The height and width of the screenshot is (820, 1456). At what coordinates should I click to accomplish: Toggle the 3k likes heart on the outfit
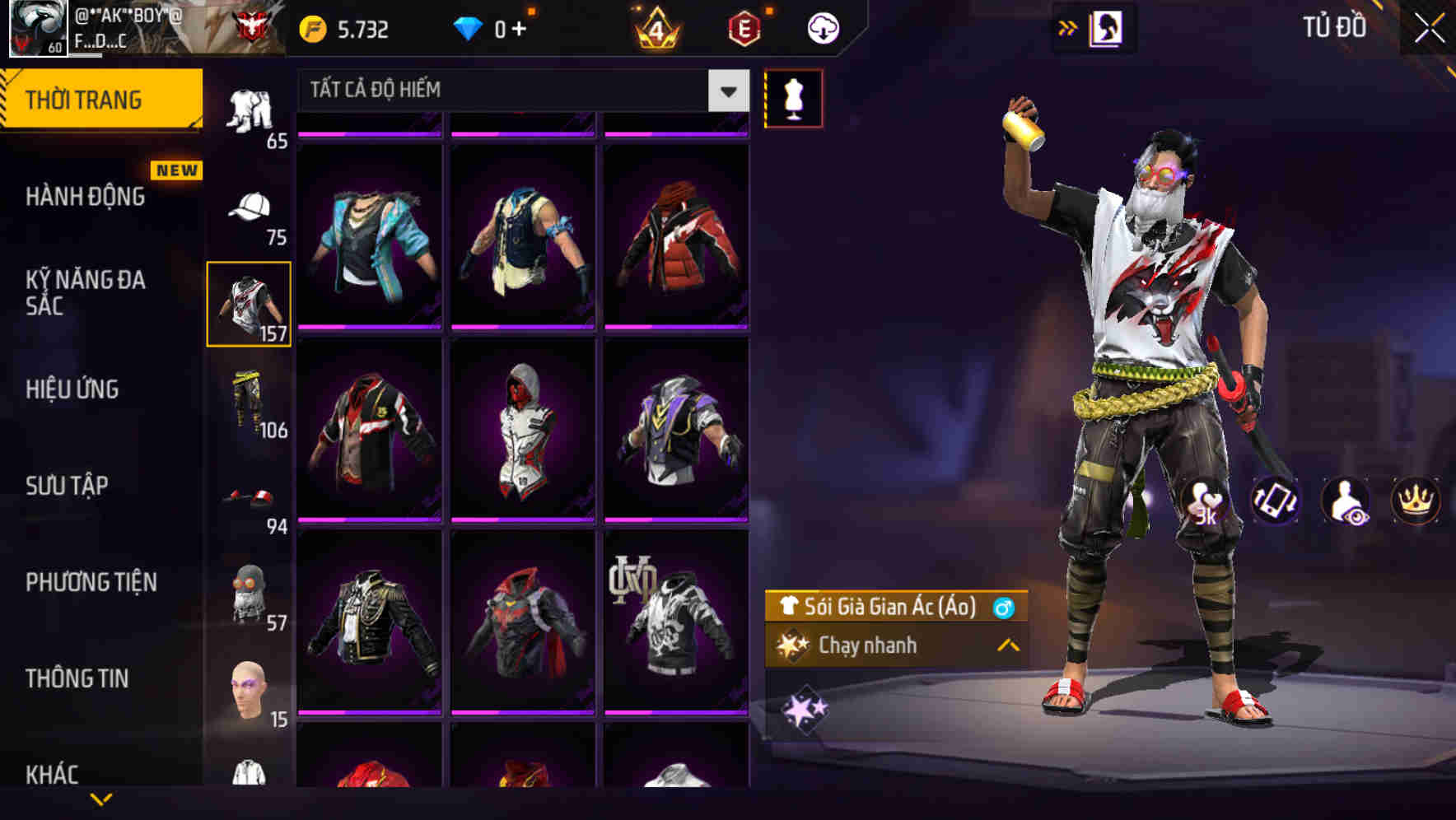click(1207, 501)
